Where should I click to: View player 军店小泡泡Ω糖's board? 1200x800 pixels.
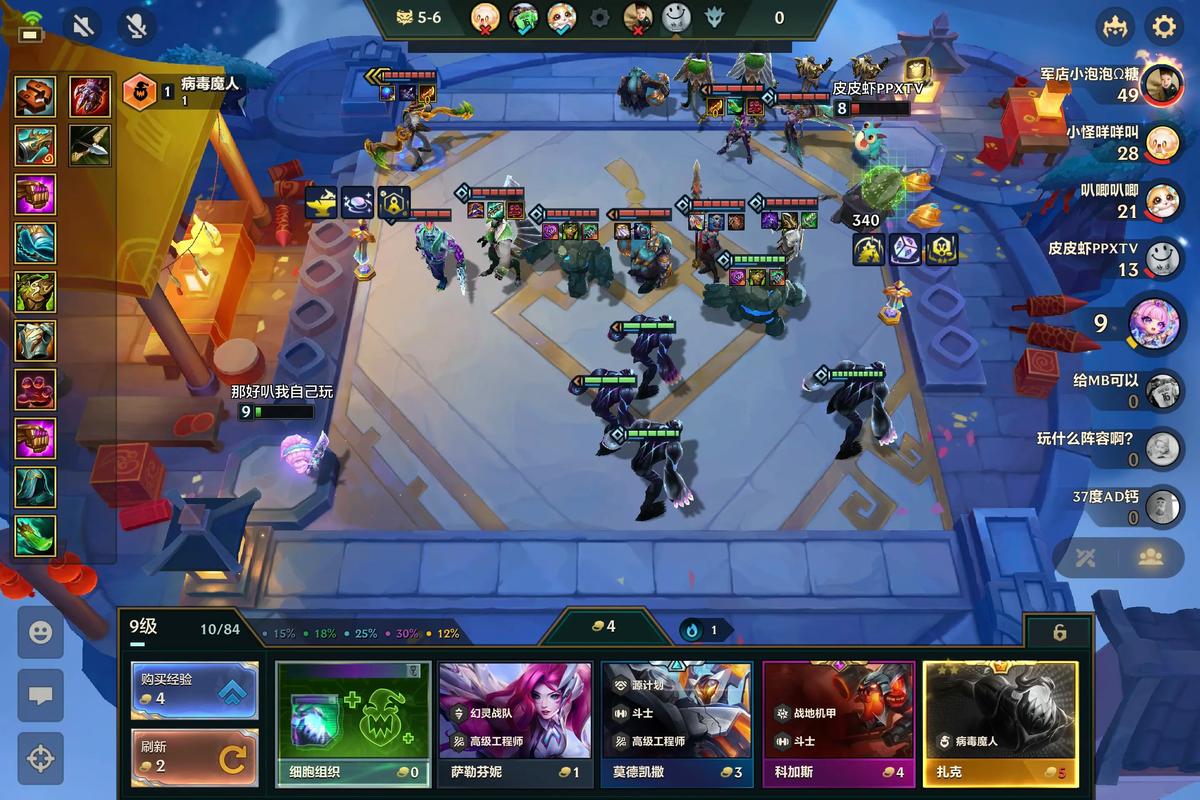pos(1160,85)
